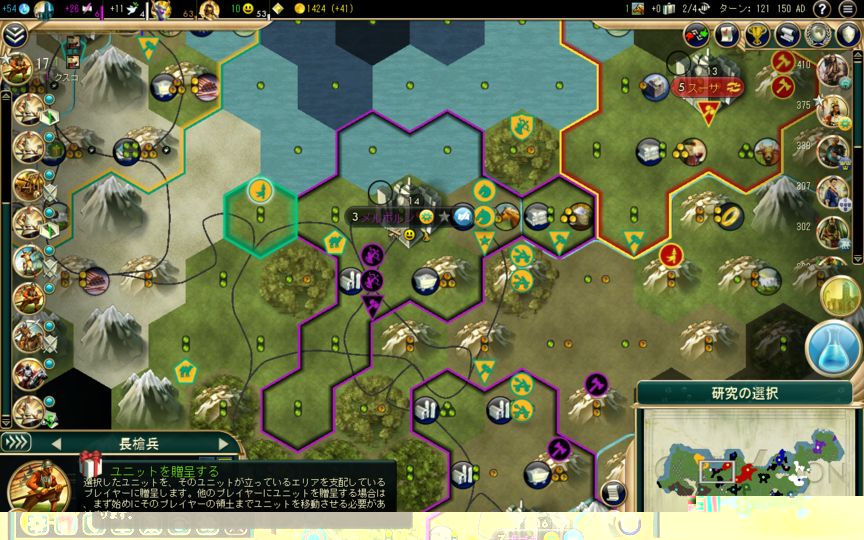Screen dimensions: 864x540
Task: Open the advisors paper scroll icon
Action: point(727,35)
